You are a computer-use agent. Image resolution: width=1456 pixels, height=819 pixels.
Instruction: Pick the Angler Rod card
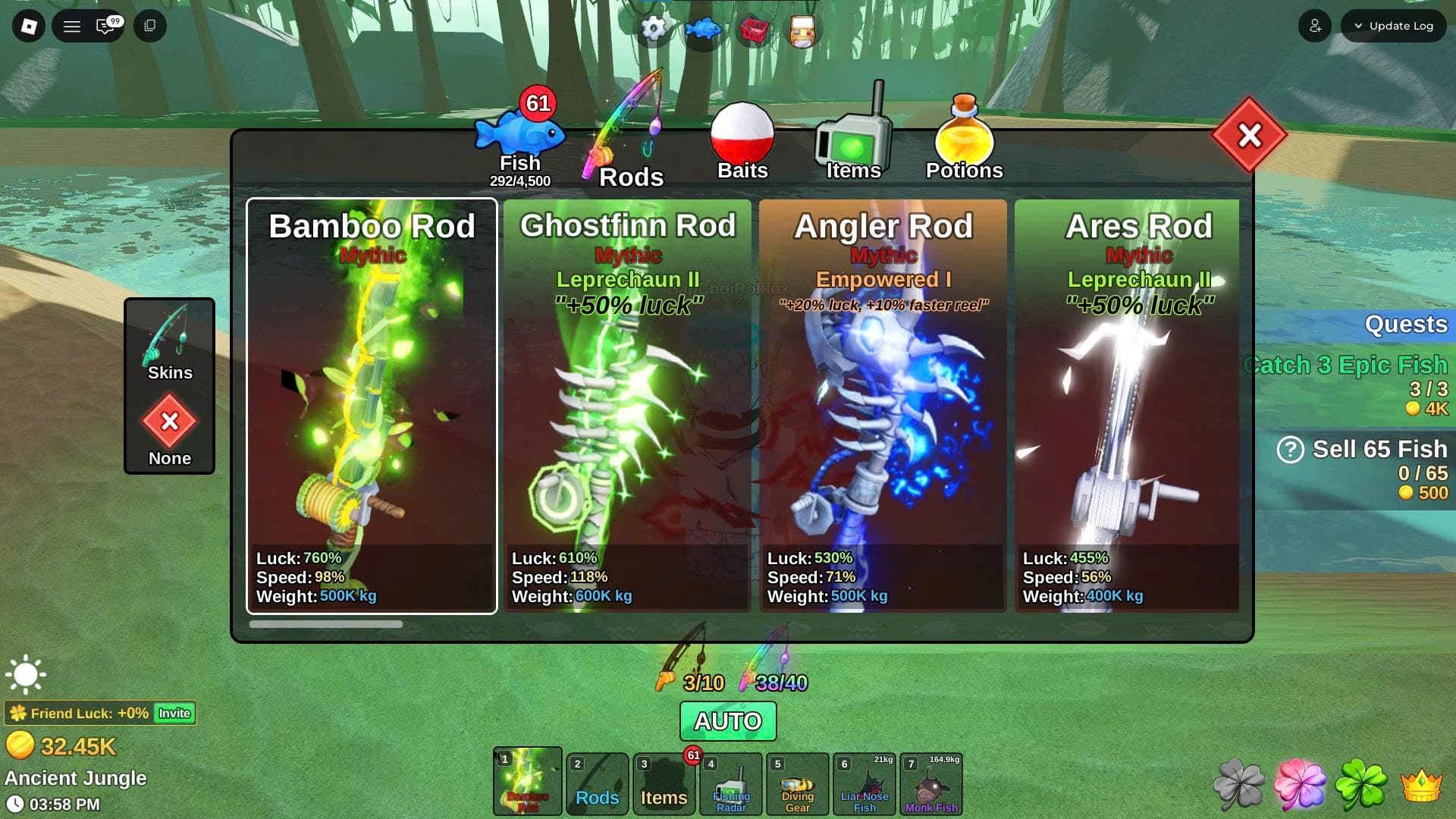coord(883,406)
